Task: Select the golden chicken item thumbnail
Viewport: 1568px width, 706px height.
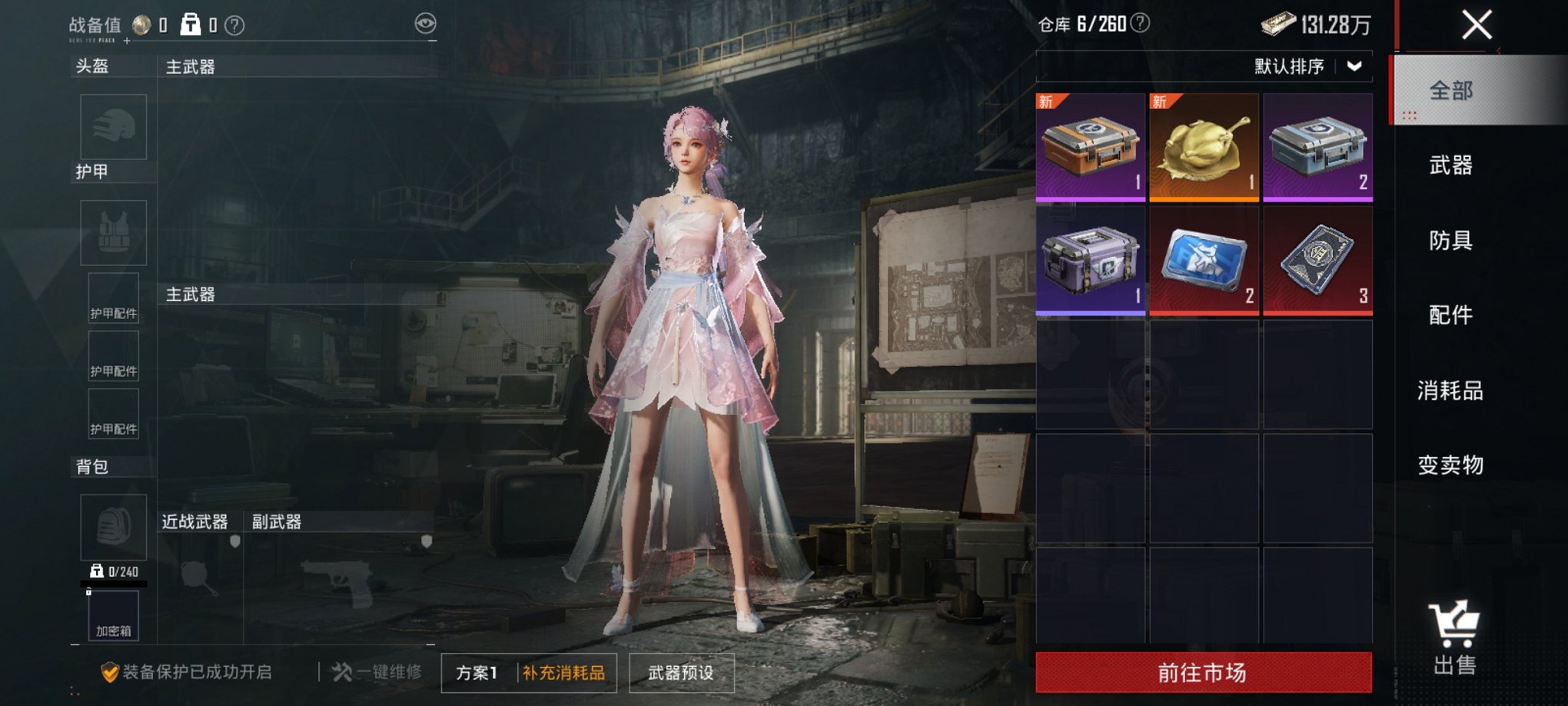Action: 1204,146
